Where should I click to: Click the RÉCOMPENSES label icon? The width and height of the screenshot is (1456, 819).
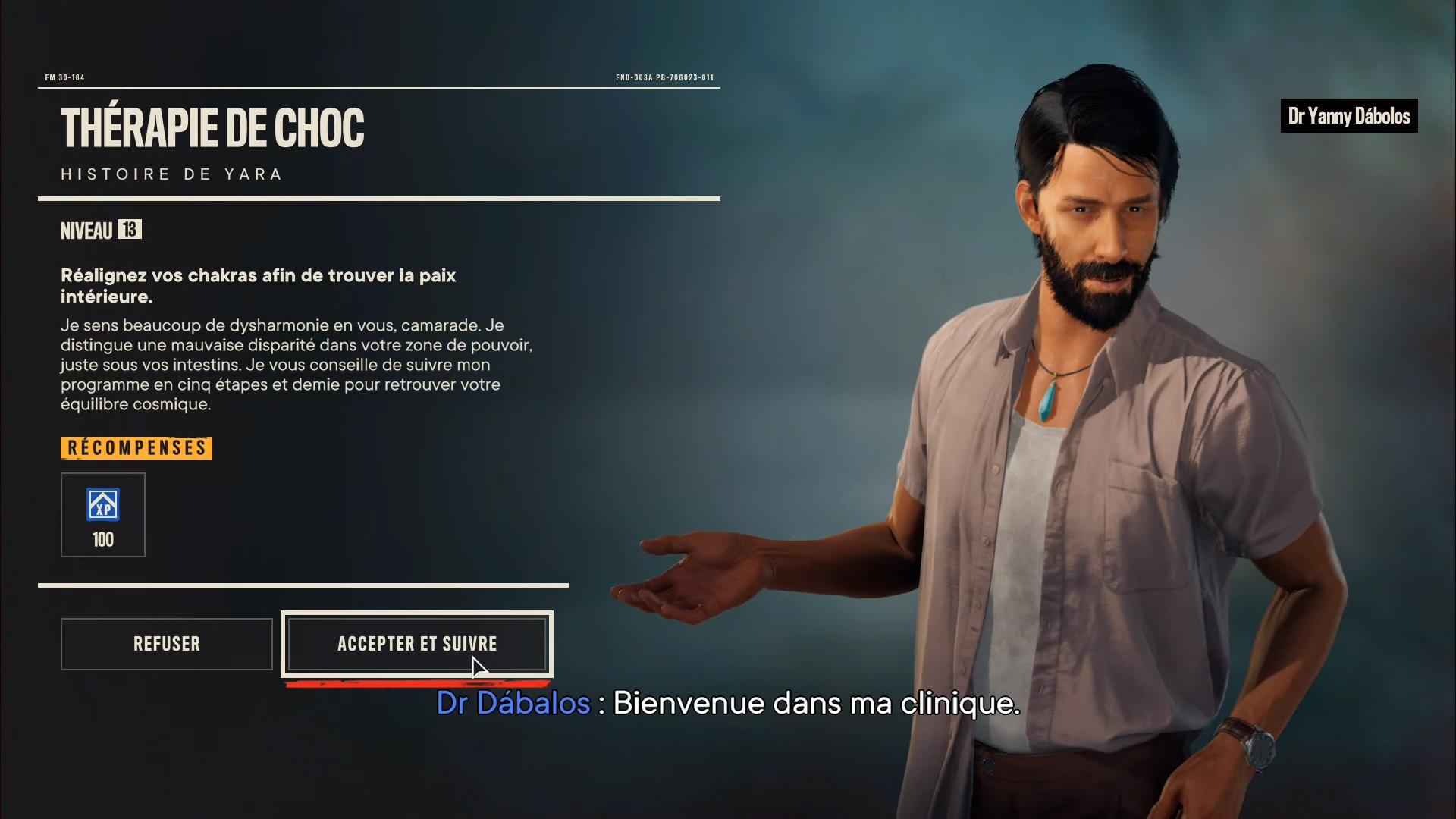point(136,447)
